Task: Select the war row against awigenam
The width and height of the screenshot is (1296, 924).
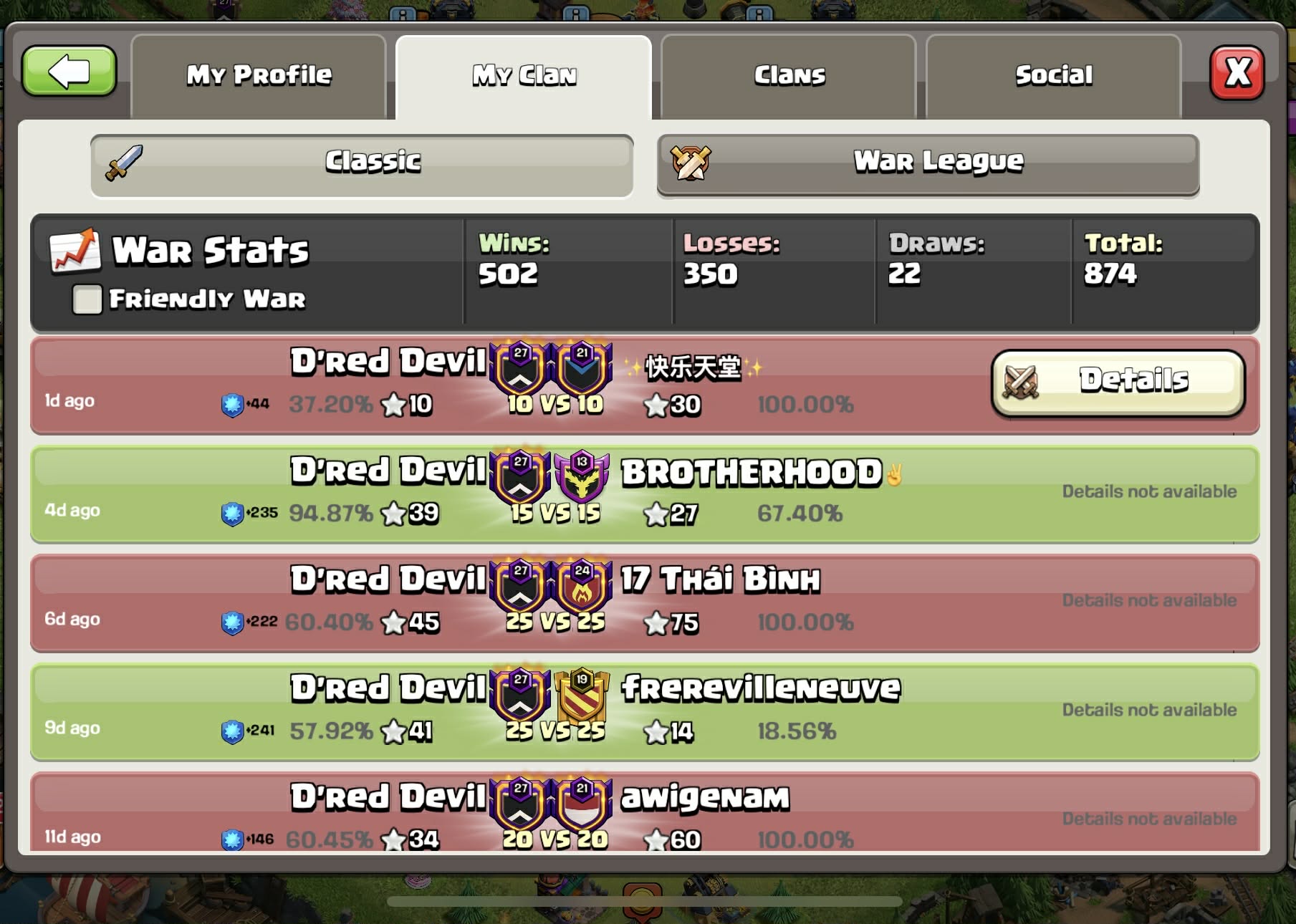Action: tap(645, 815)
